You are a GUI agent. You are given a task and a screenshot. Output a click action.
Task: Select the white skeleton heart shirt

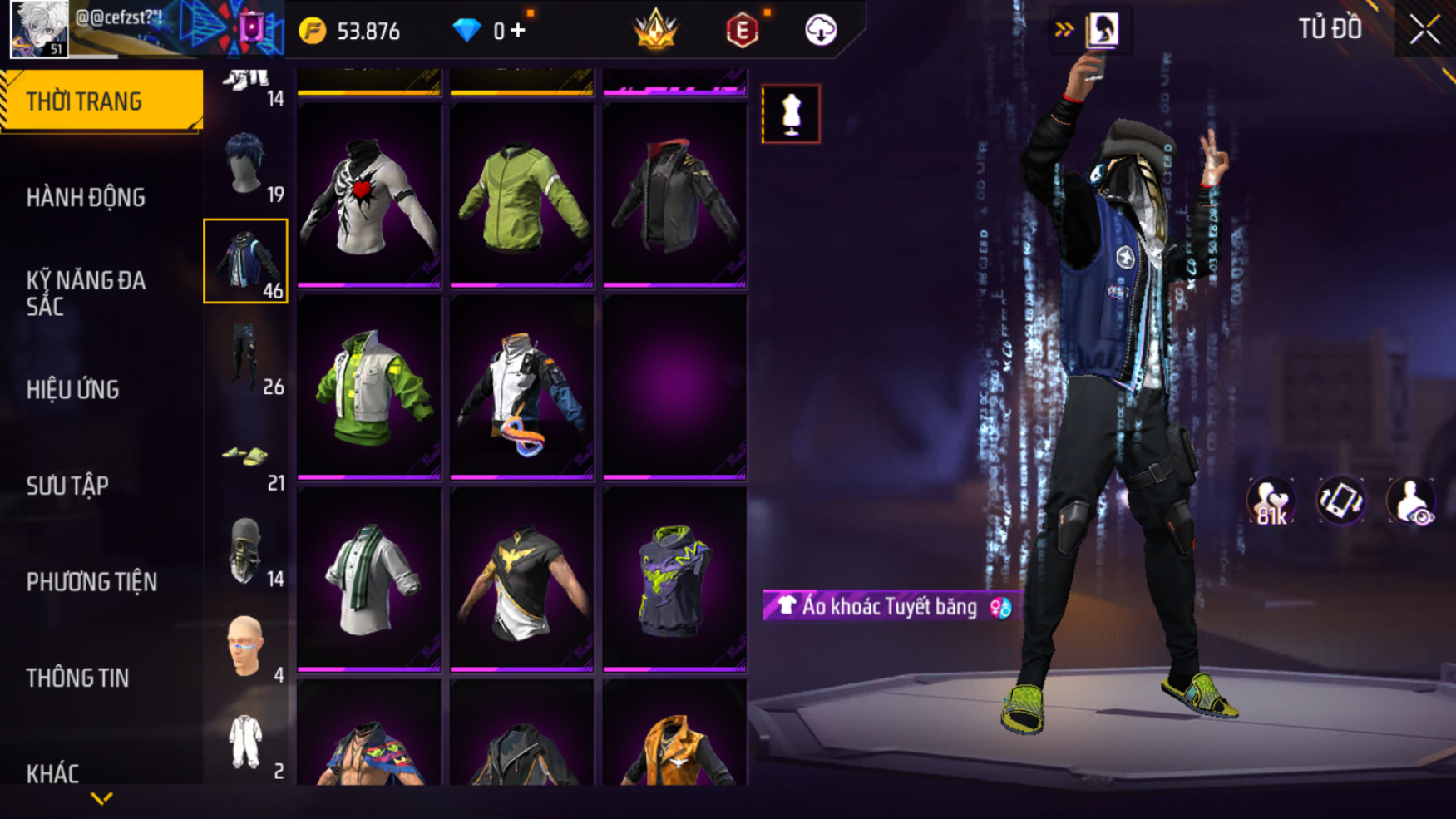point(368,196)
